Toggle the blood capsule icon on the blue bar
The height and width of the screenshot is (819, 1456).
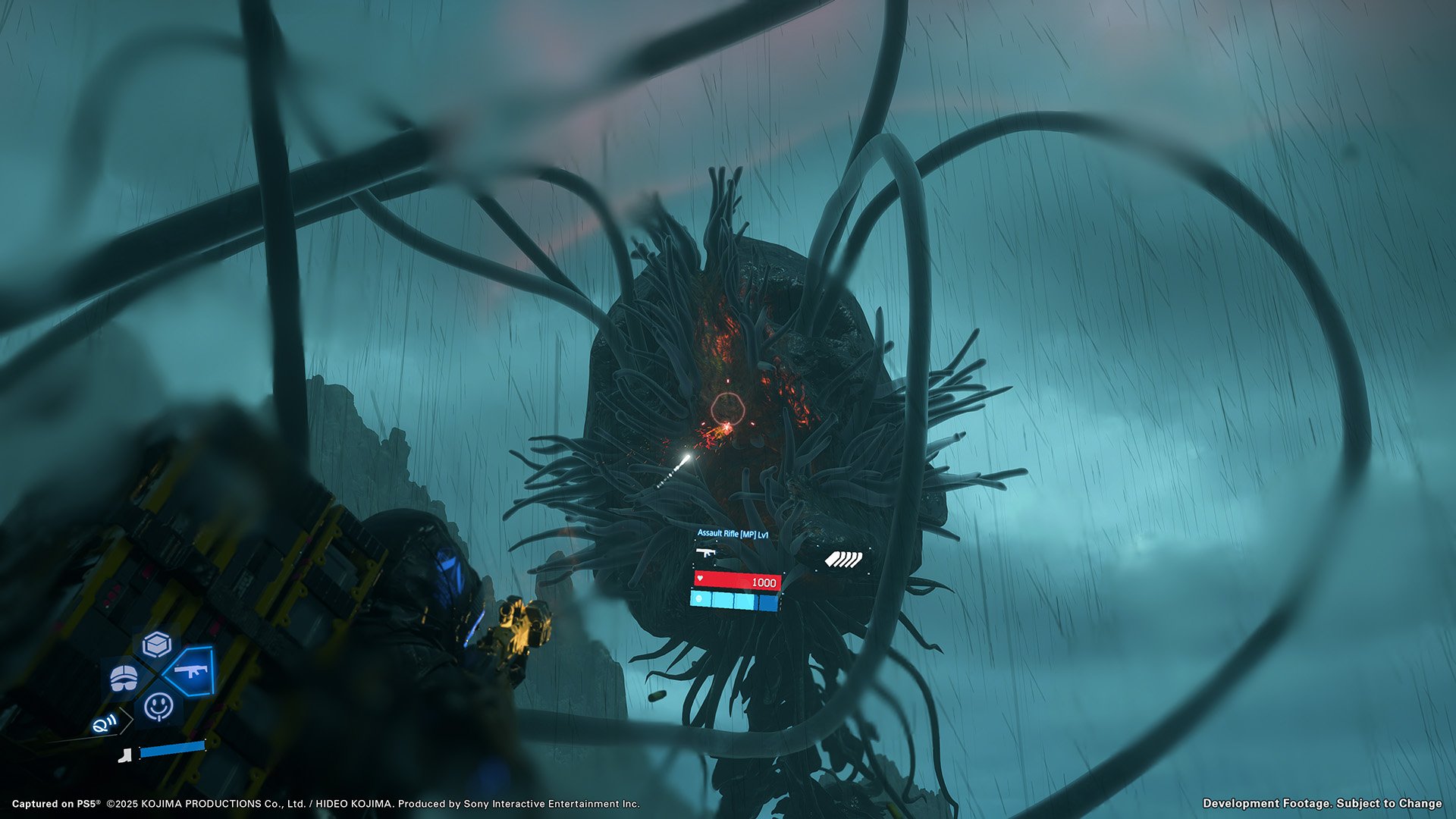(698, 599)
